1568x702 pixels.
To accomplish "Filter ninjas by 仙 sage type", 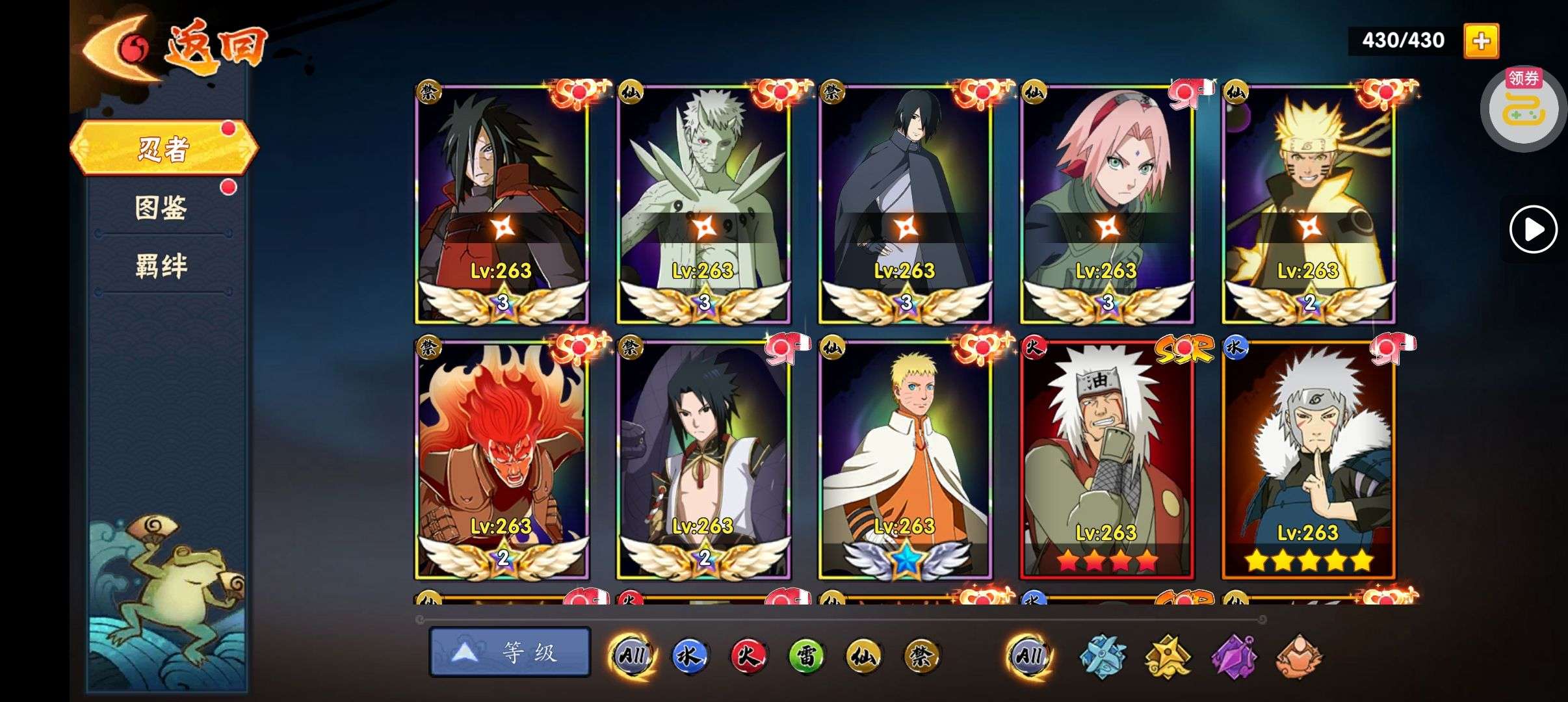I will pos(864,655).
